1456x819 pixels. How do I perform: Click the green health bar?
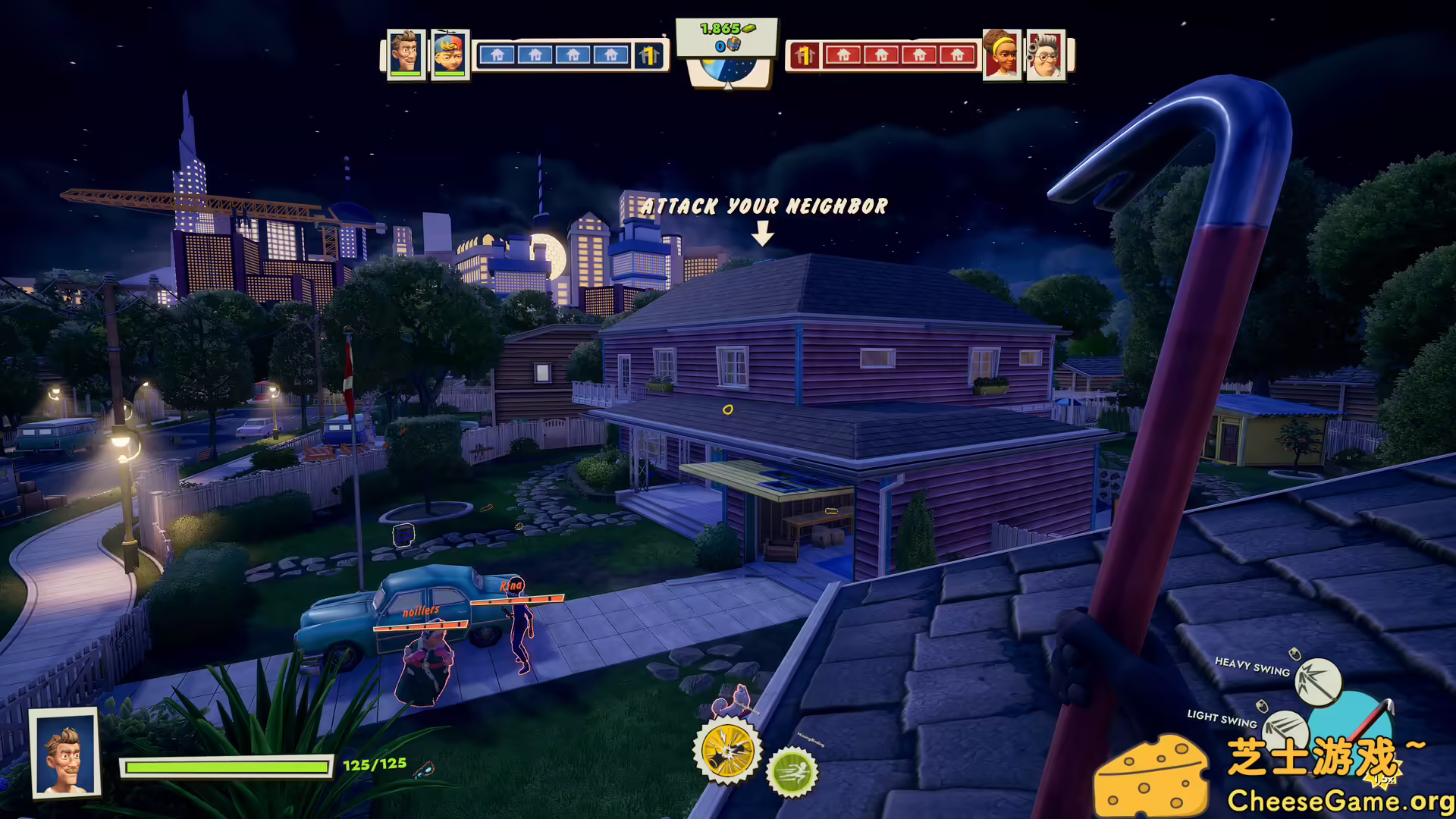[227, 767]
